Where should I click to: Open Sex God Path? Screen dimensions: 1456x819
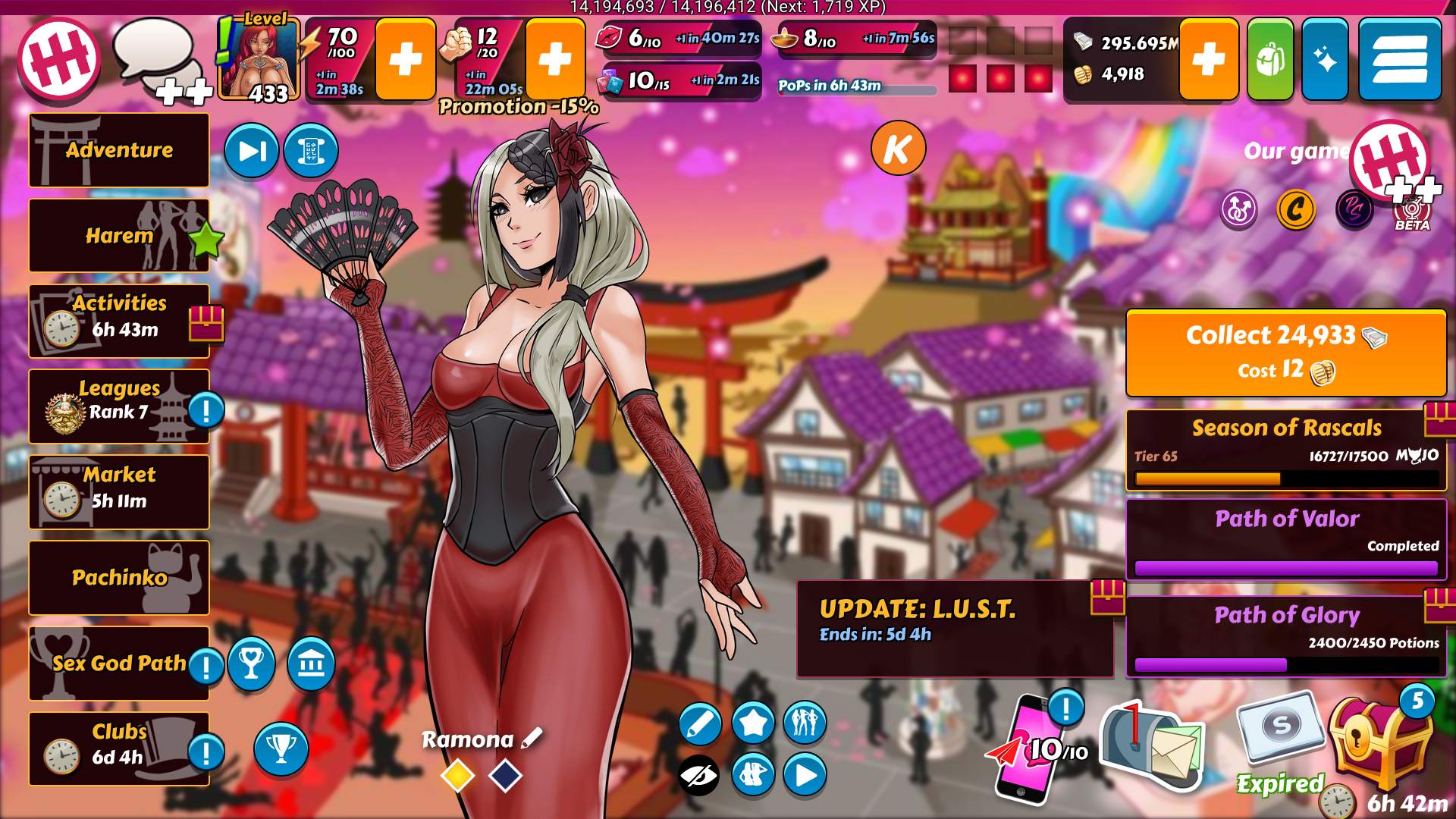(119, 664)
